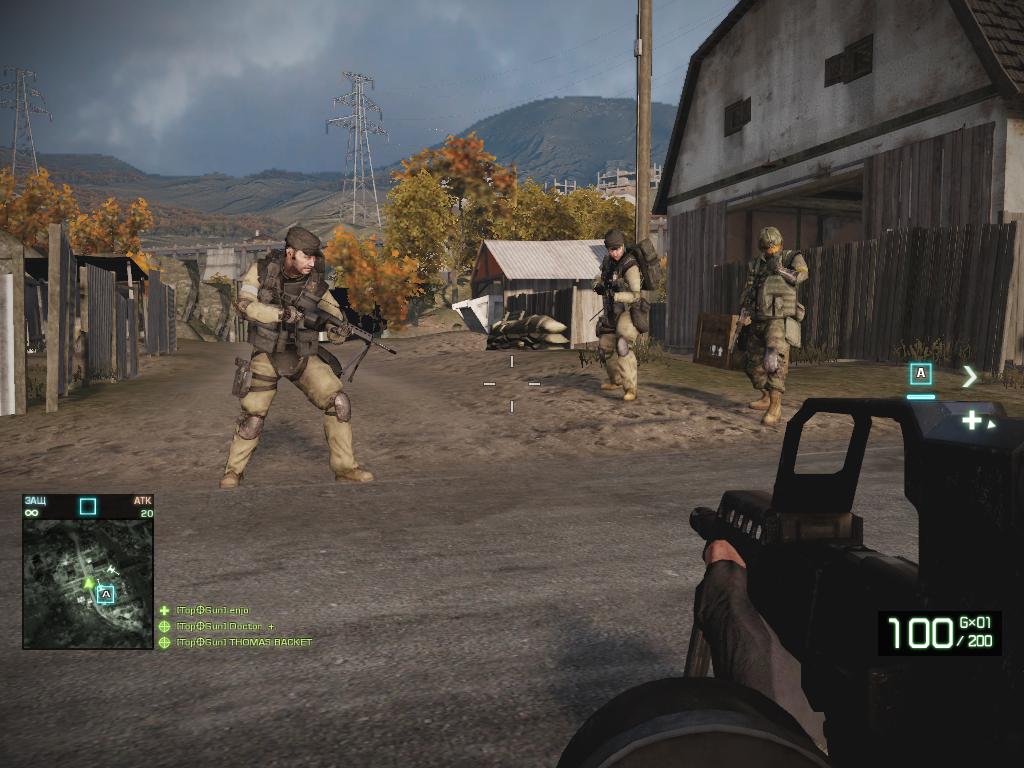Image resolution: width=1024 pixels, height=768 pixels.
Task: Pick THOMAS RACKET from the squad list
Action: (x=243, y=642)
